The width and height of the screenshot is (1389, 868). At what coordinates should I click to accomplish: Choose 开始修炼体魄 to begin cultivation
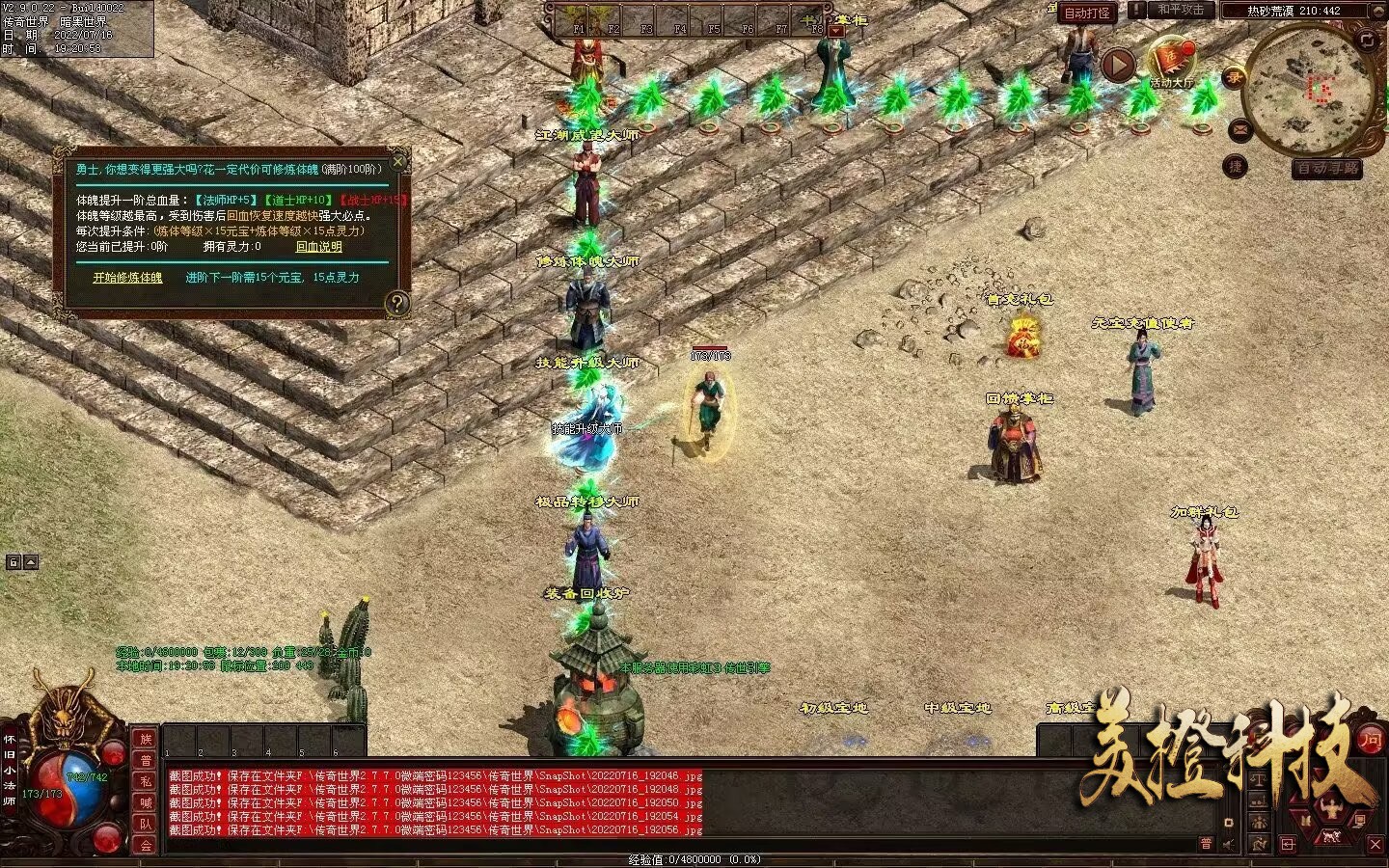coord(127,278)
